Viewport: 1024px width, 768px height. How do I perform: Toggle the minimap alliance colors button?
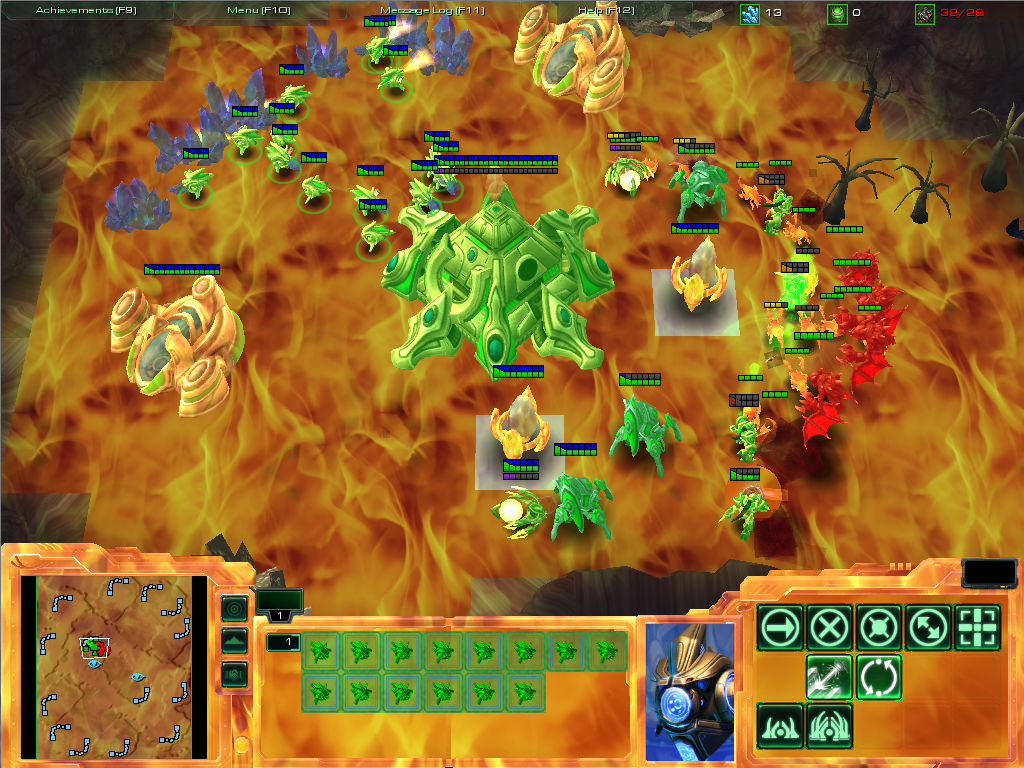coord(236,674)
